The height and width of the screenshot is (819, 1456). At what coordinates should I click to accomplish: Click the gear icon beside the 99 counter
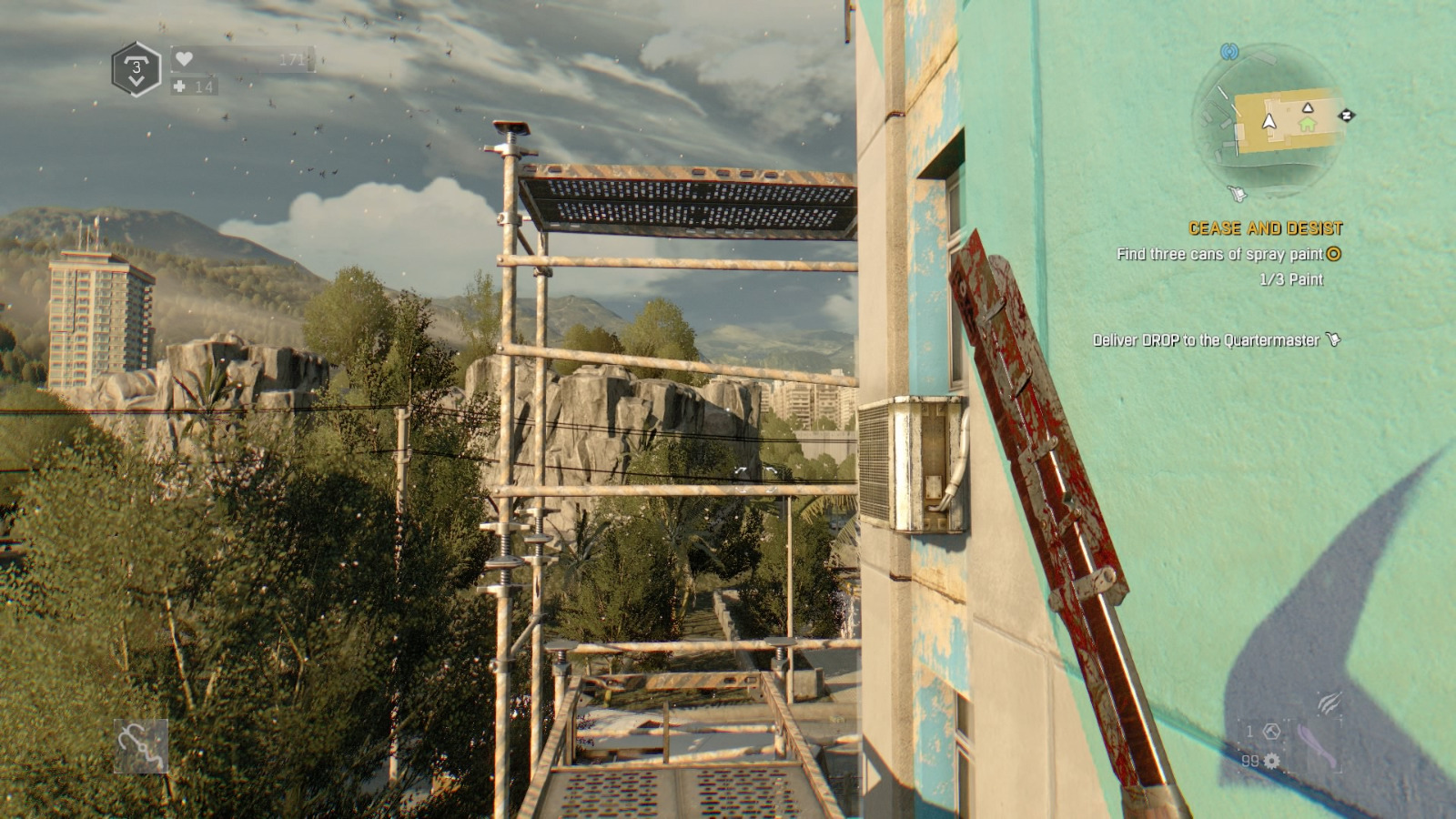click(1271, 761)
